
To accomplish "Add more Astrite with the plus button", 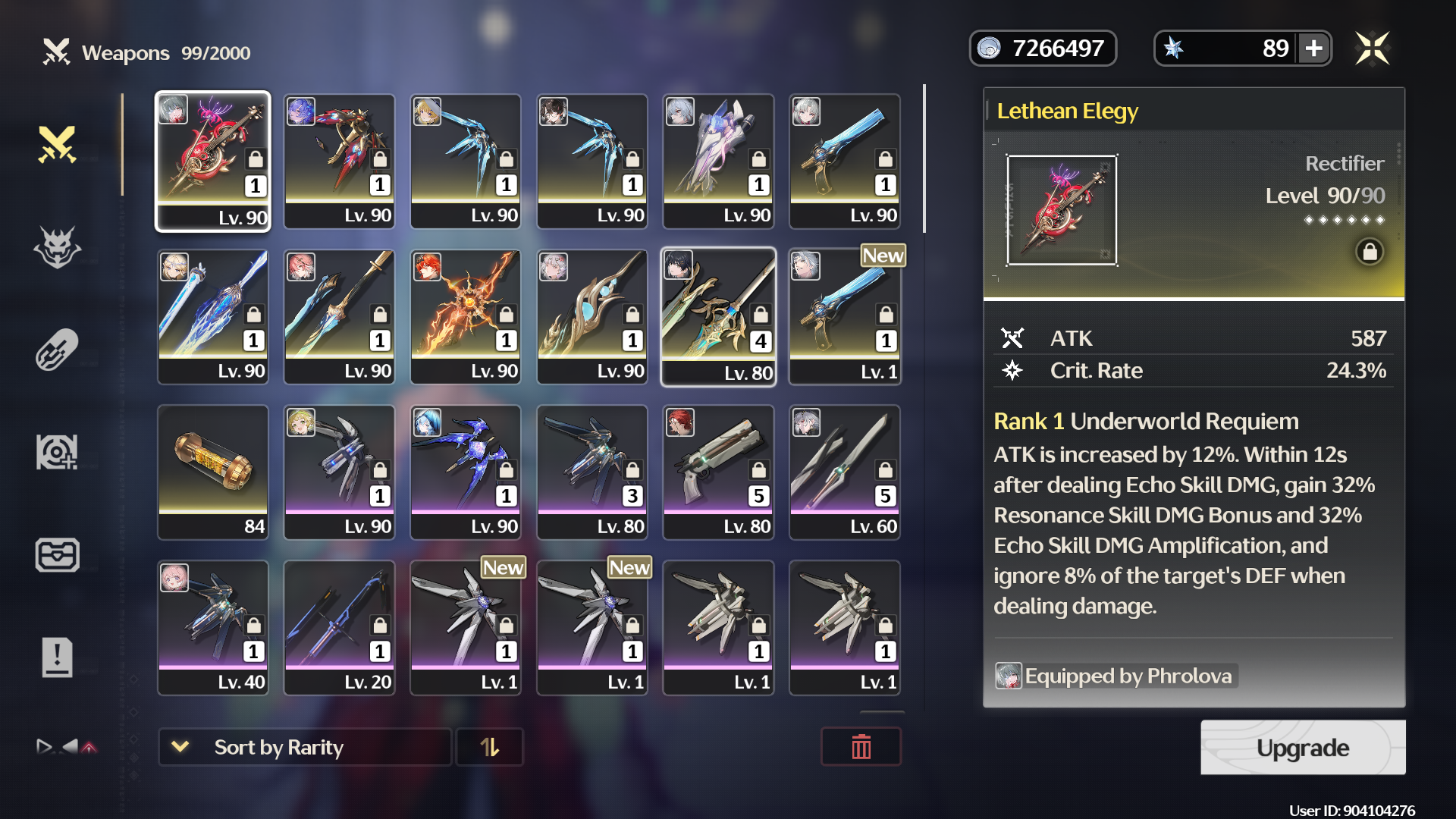I will [x=1314, y=49].
